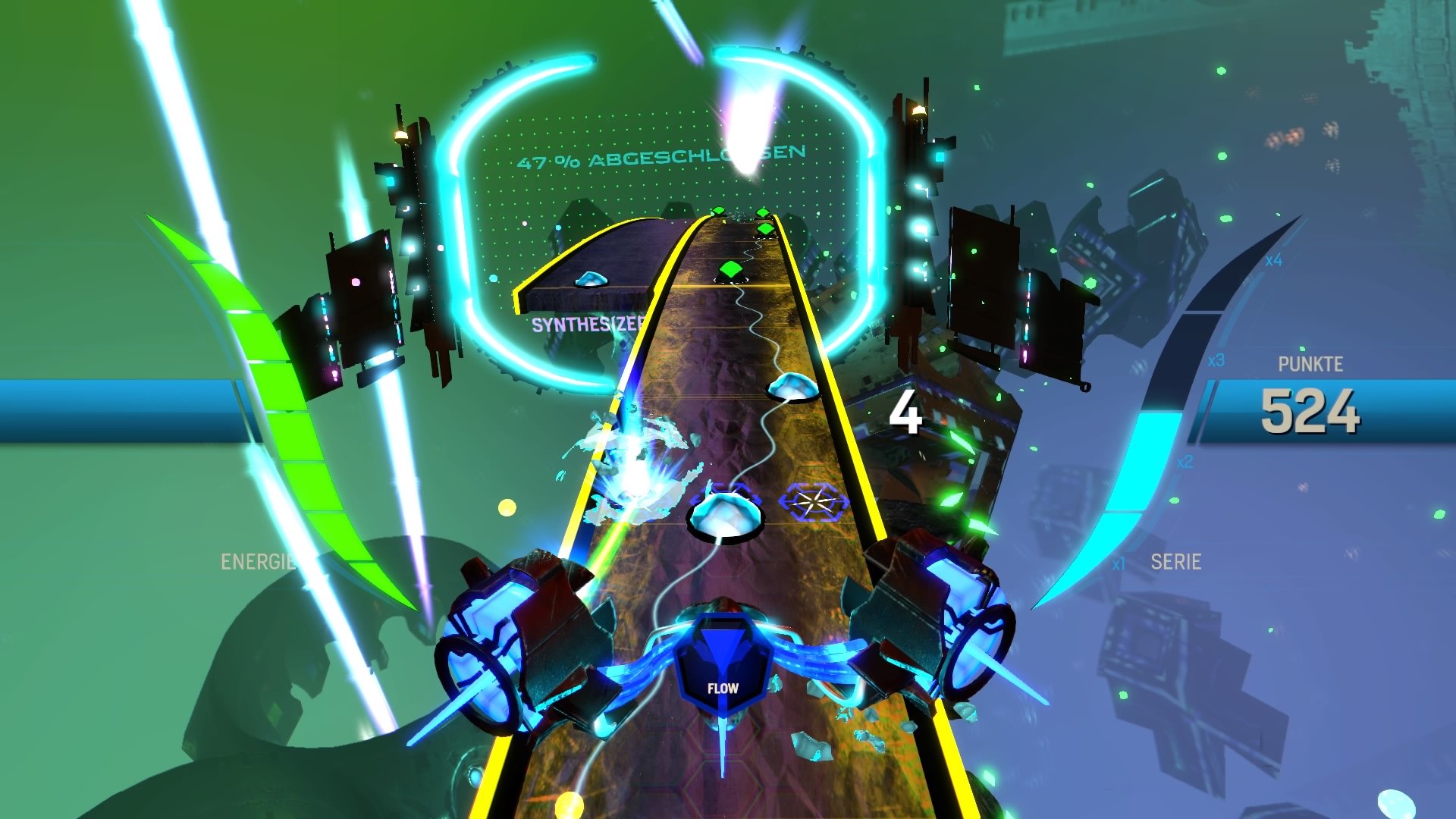This screenshot has width=1456, height=819.
Task: Expand the 47% ABGESCHLOSSEN progress display
Action: (x=661, y=159)
